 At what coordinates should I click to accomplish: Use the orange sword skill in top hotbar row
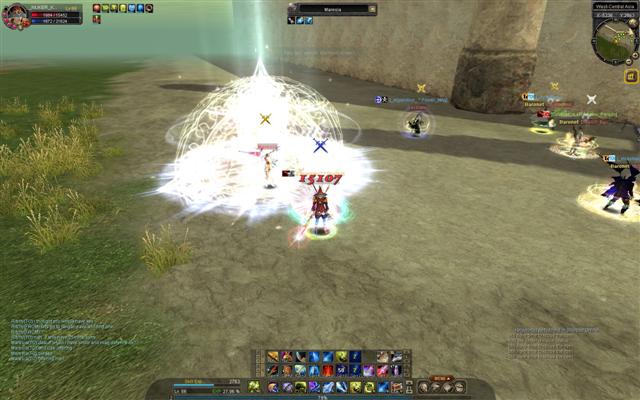[272, 357]
